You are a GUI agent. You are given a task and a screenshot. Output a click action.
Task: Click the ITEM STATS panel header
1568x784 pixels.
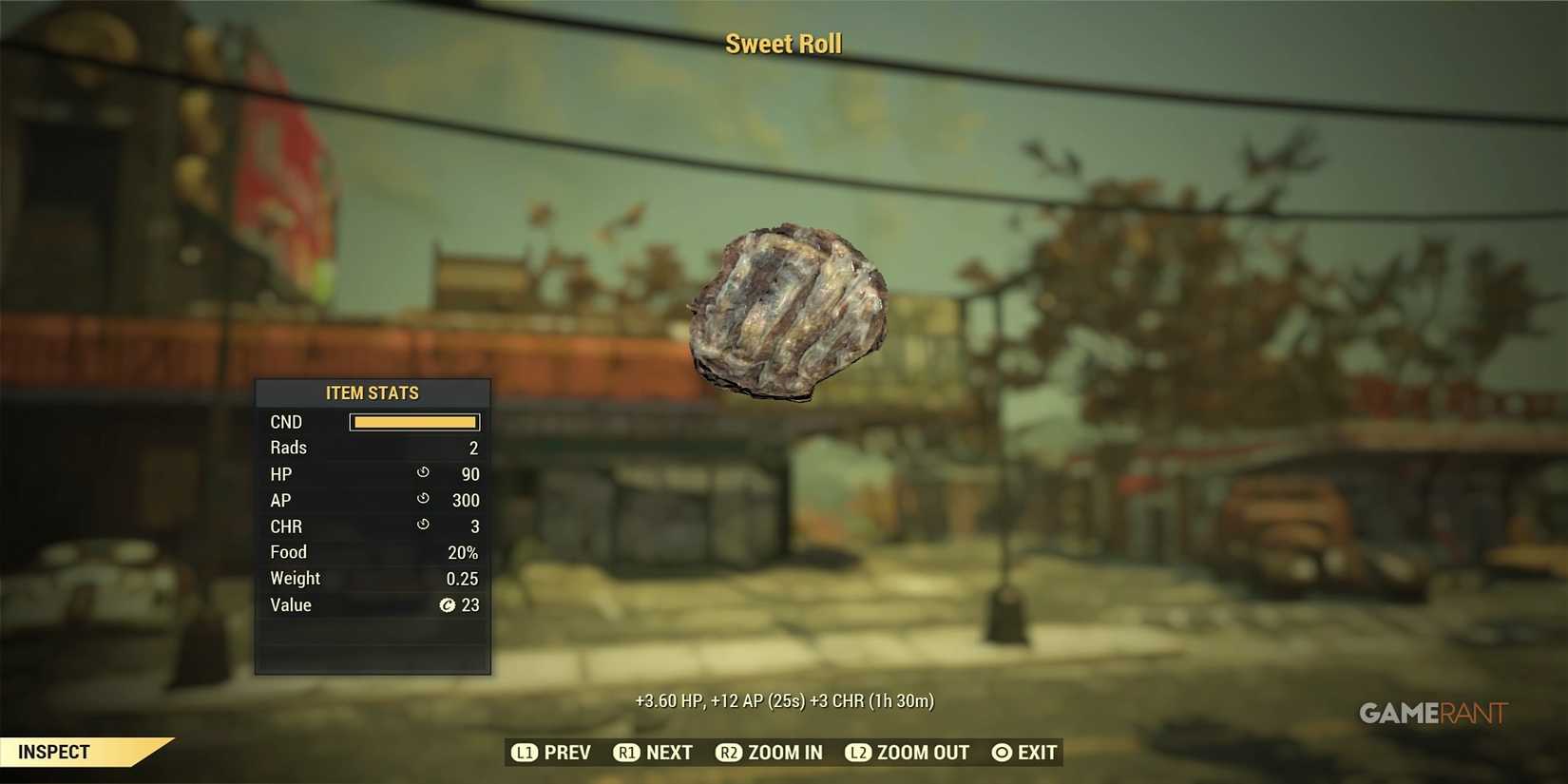(373, 392)
